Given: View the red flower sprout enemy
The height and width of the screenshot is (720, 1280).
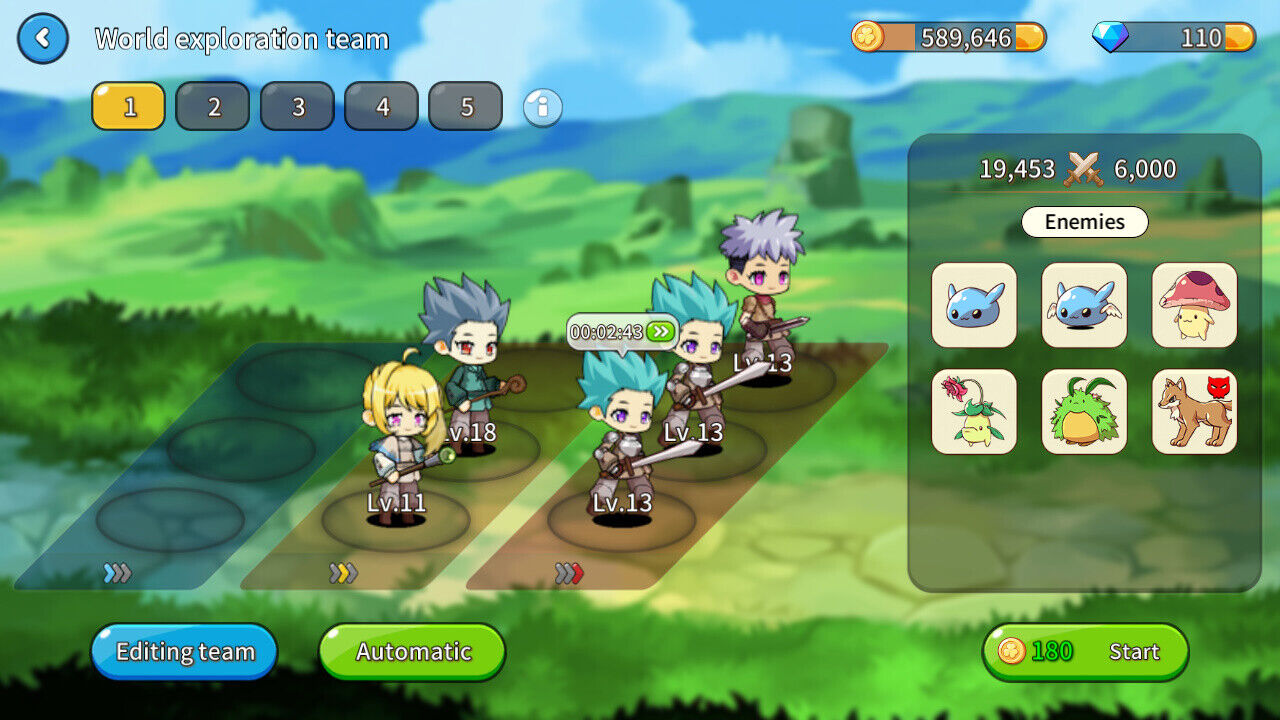Looking at the screenshot, I should (x=974, y=412).
